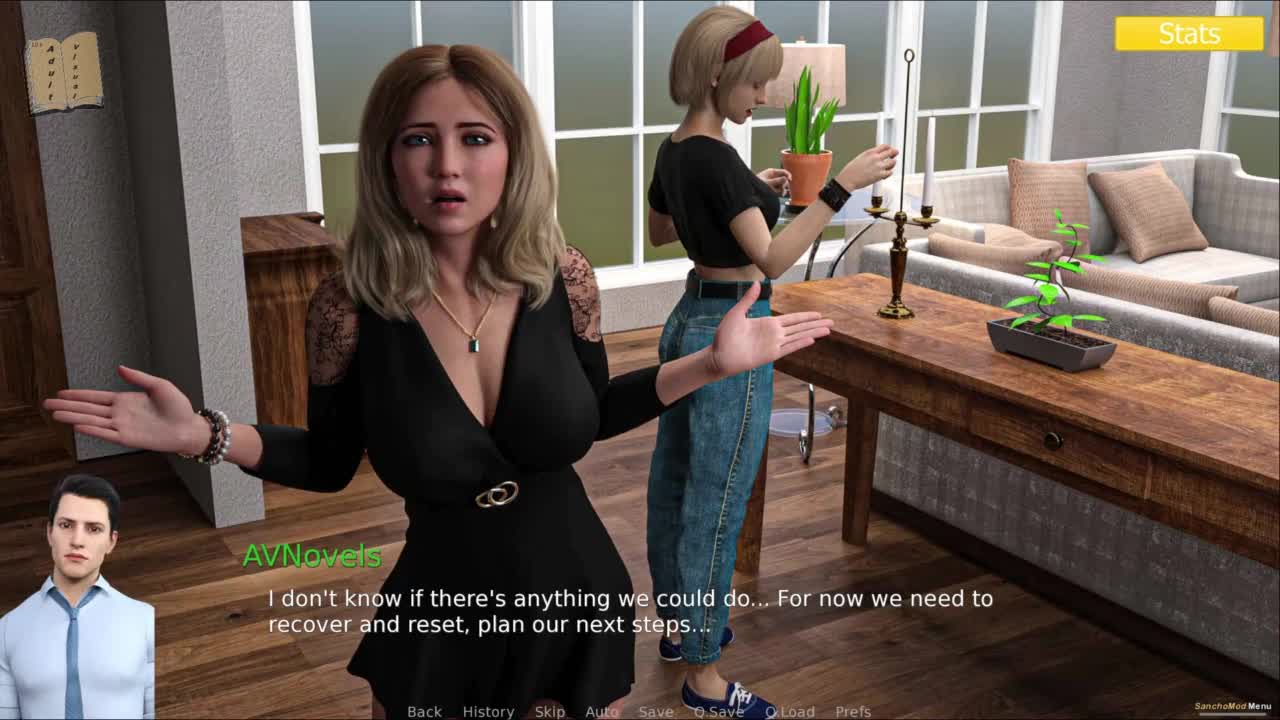1280x720 pixels.
Task: Quick save with Q.Save
Action: pyautogui.click(x=719, y=711)
